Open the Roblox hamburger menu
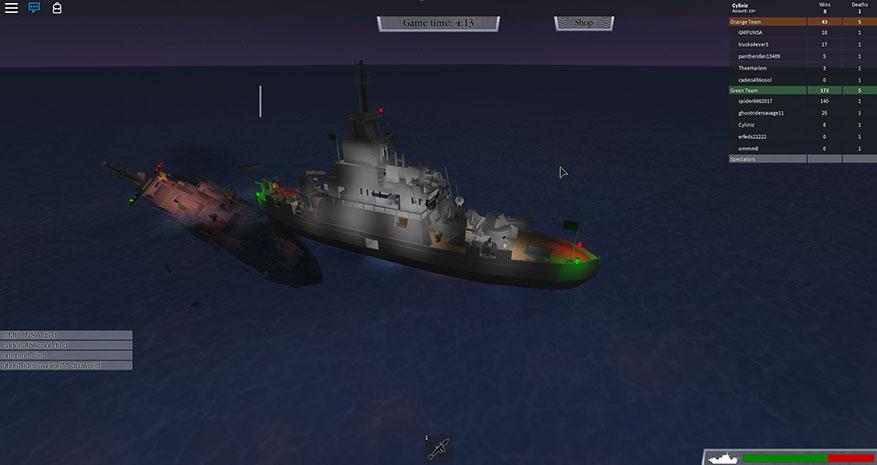Image resolution: width=877 pixels, height=465 pixels. 11,8
